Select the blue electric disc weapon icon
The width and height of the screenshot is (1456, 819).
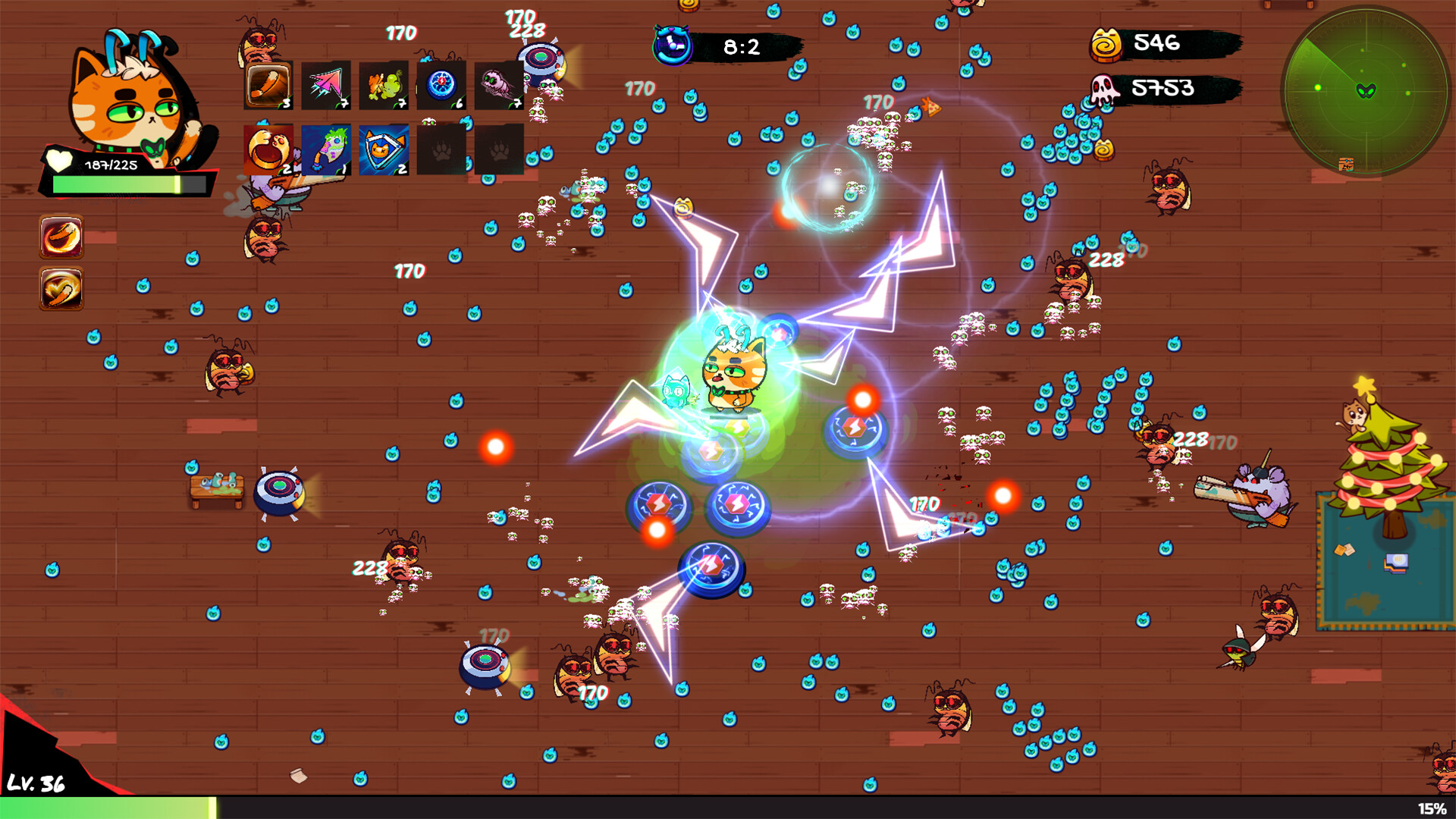[x=442, y=85]
